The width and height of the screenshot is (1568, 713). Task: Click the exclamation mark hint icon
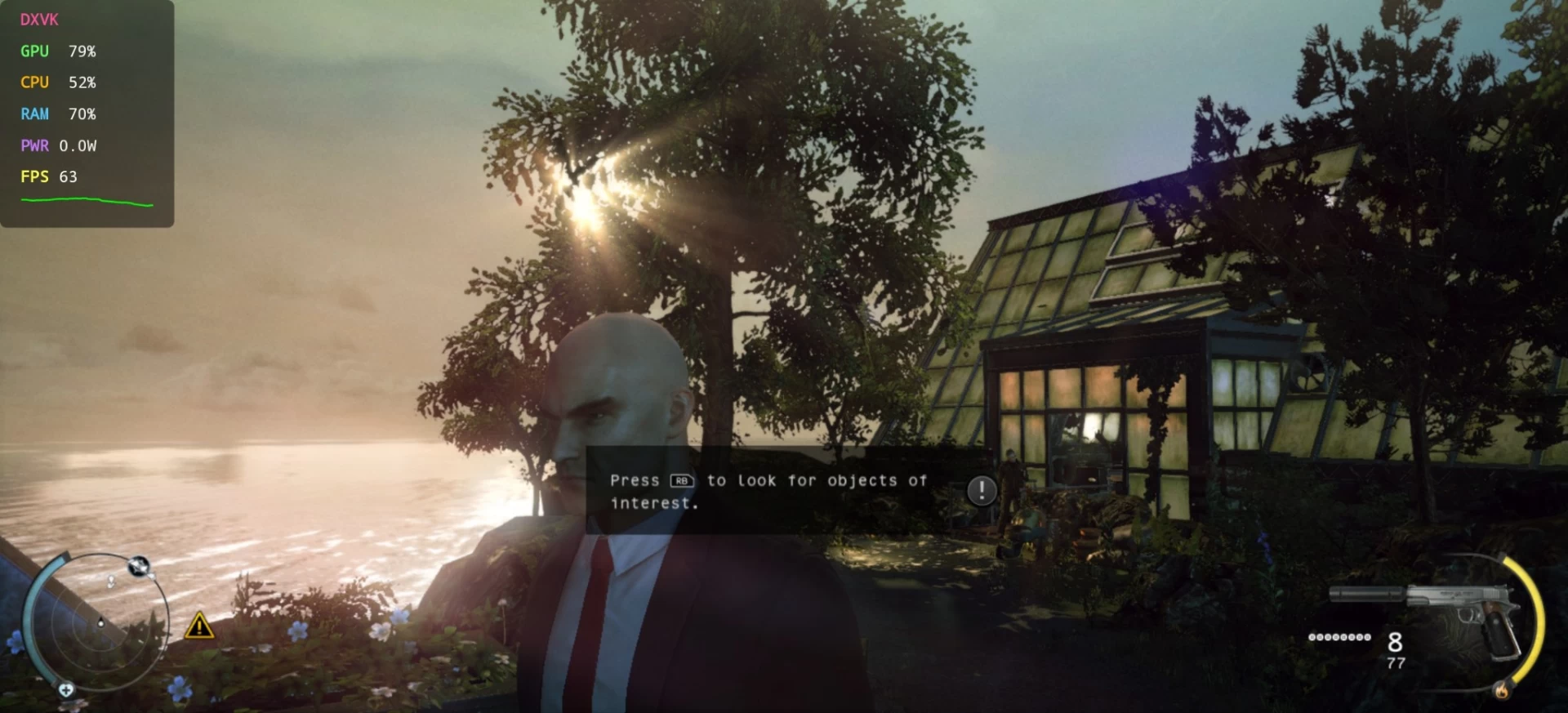(x=982, y=489)
